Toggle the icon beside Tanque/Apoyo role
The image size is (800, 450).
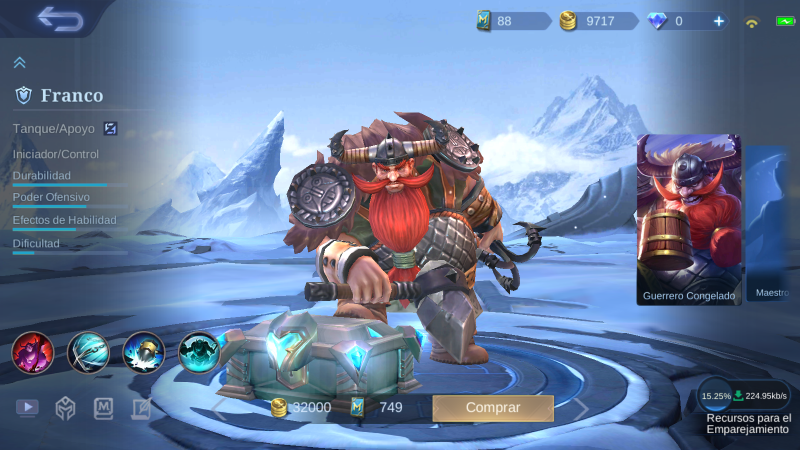111,128
